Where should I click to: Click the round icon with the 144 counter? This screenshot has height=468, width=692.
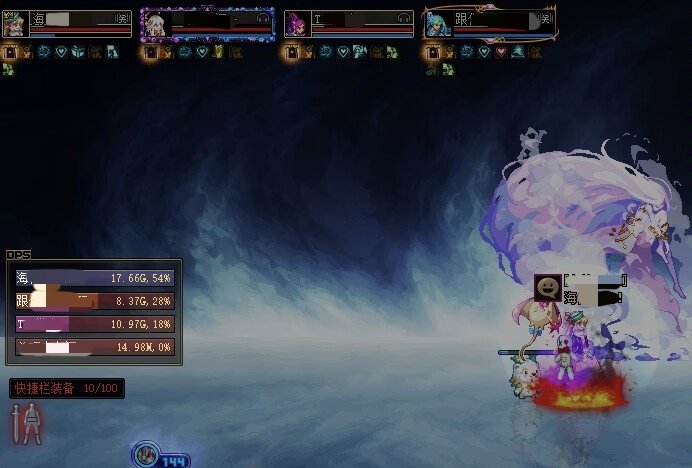(x=146, y=457)
